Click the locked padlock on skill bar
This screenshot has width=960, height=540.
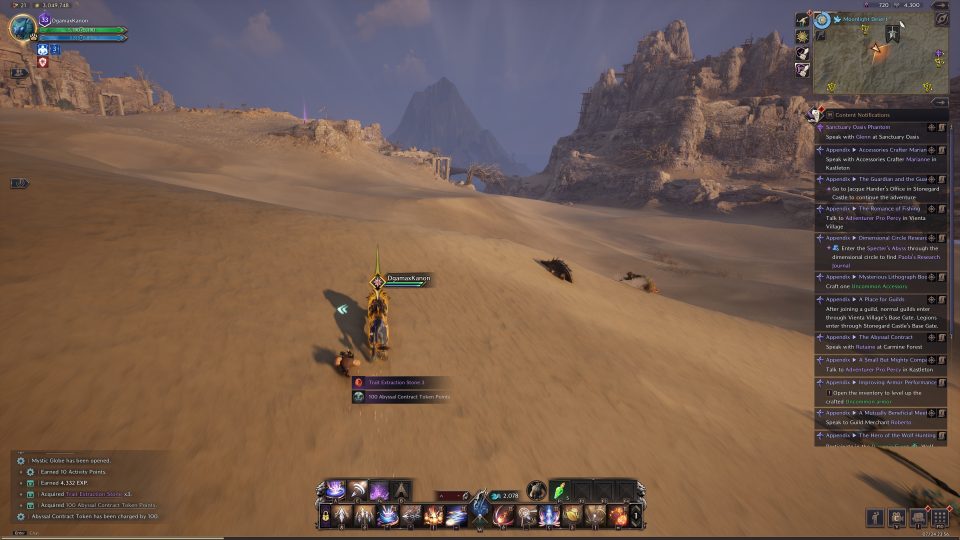coord(326,517)
